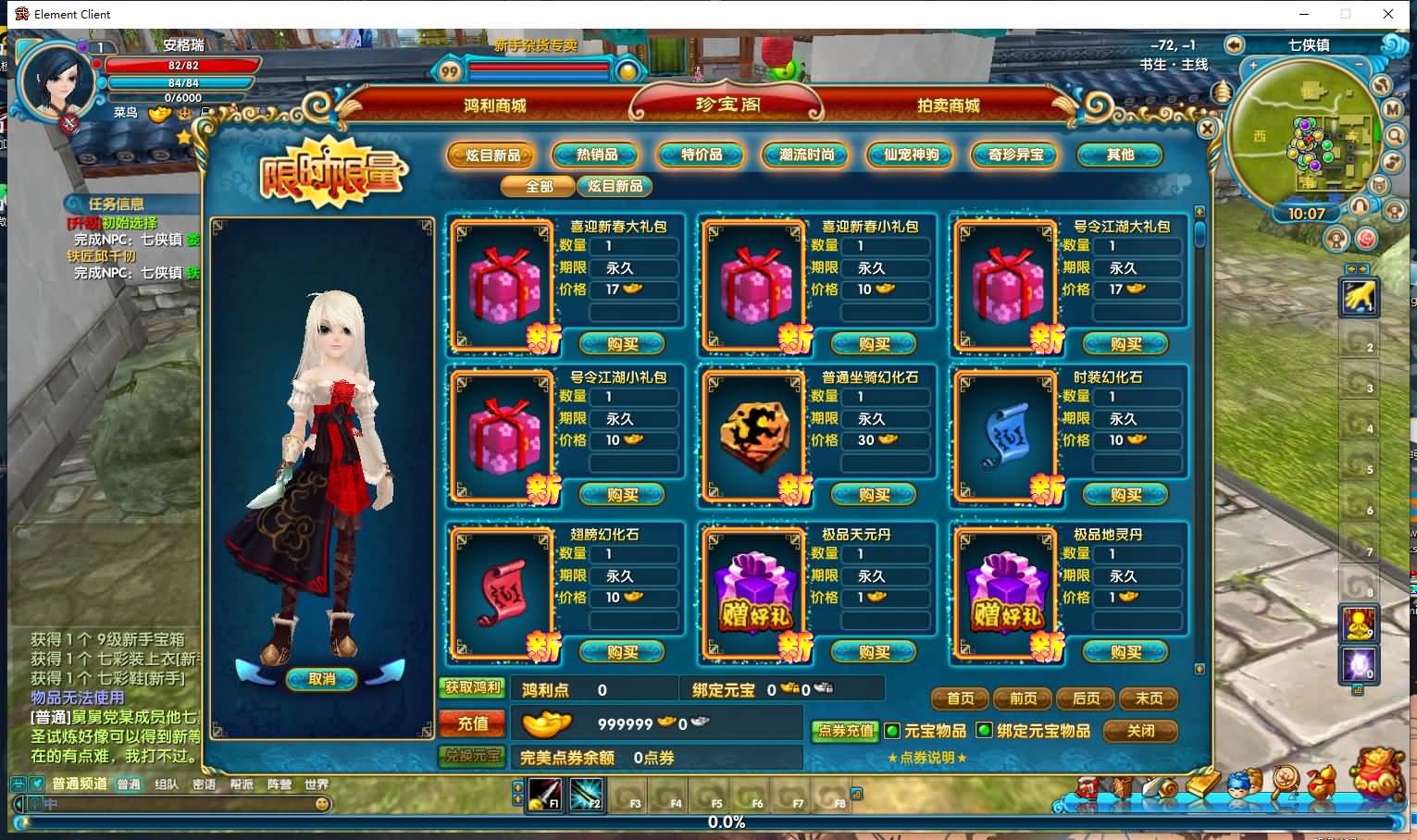Open the golden ingot shop icon on the bottom bar
The width and height of the screenshot is (1417, 840).
1201,784
